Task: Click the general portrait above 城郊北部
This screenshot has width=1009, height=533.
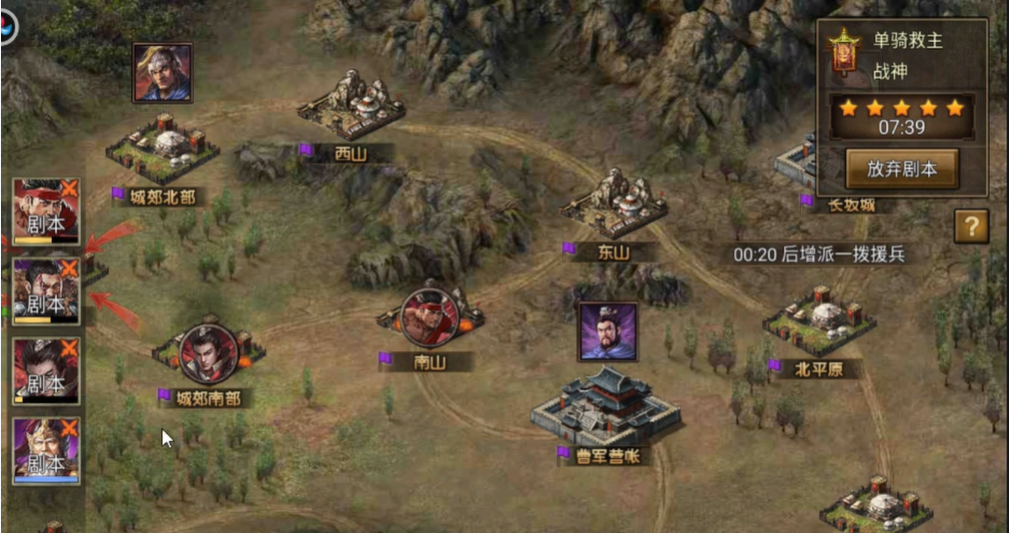Action: click(162, 72)
